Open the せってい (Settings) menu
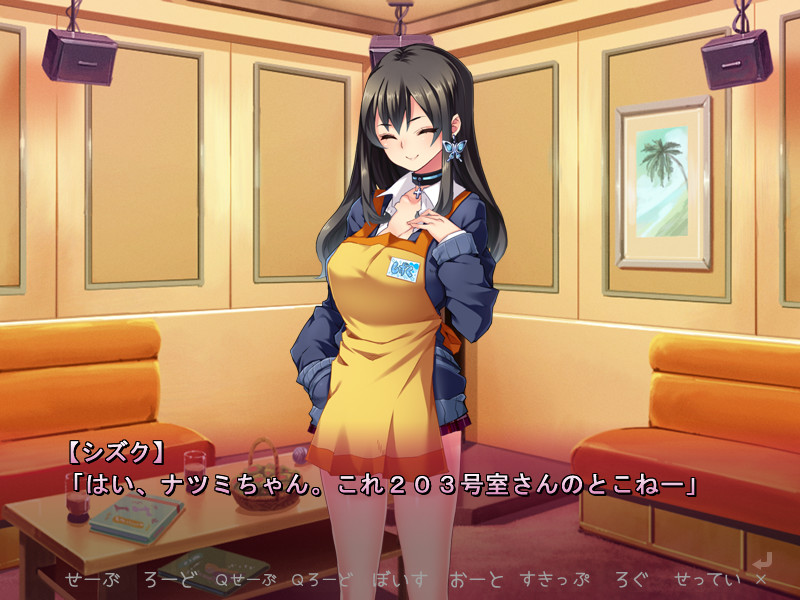Viewport: 800px width, 600px height. tap(707, 579)
